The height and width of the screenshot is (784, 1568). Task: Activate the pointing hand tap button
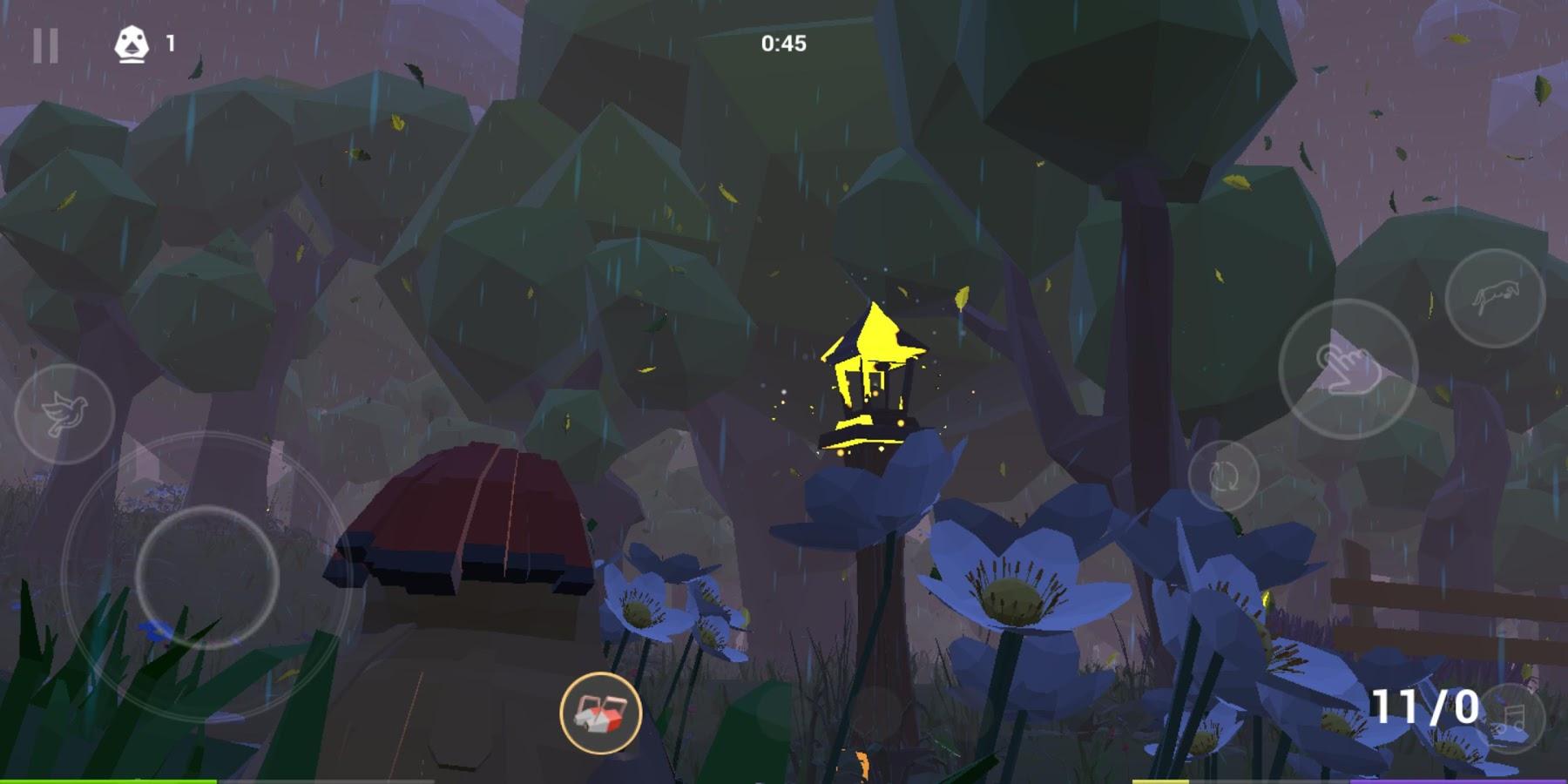[x=1348, y=369]
